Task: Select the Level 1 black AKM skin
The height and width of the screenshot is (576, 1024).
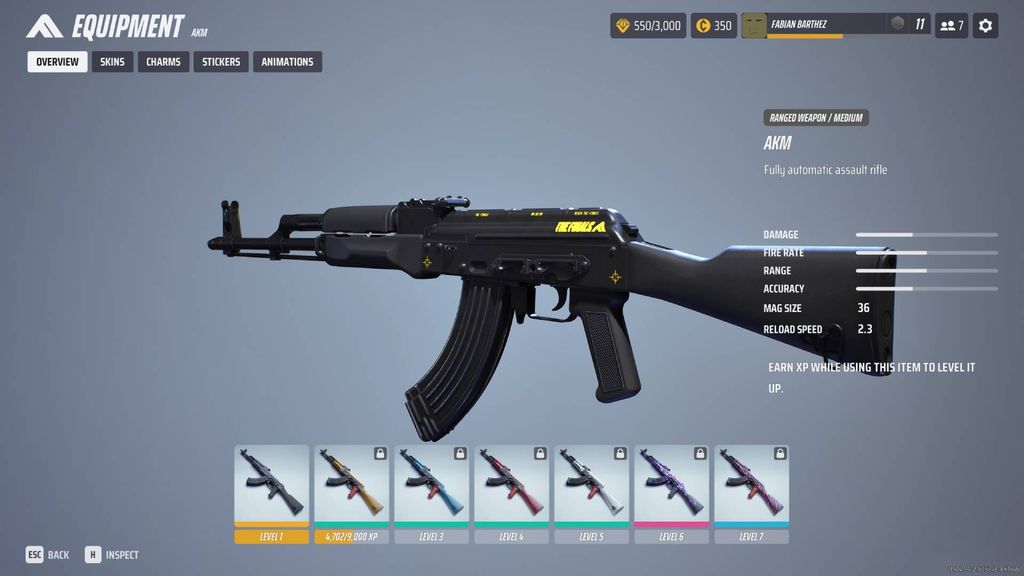Action: 272,485
